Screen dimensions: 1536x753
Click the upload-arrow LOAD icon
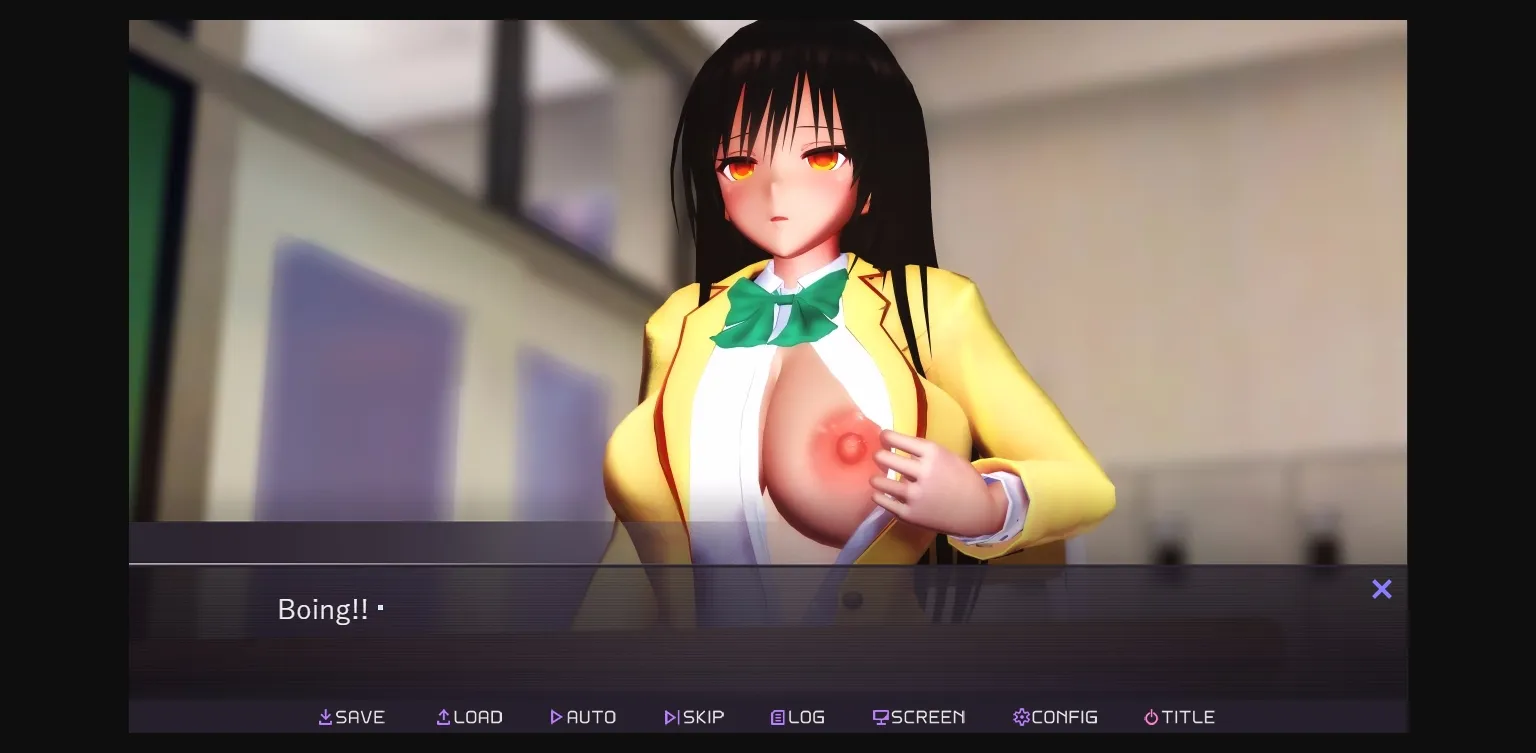[441, 717]
